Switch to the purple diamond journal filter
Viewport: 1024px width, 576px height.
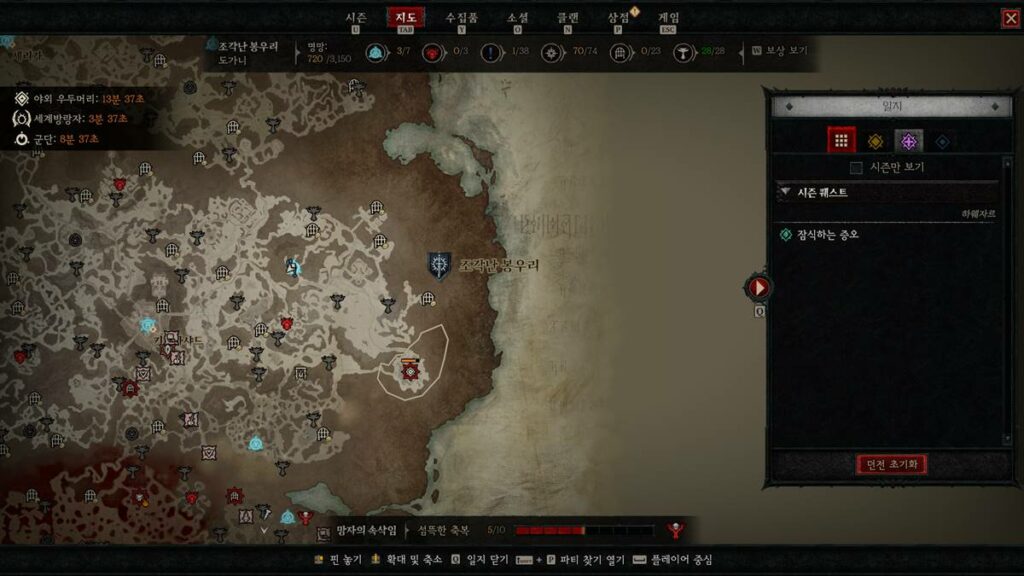coord(909,141)
